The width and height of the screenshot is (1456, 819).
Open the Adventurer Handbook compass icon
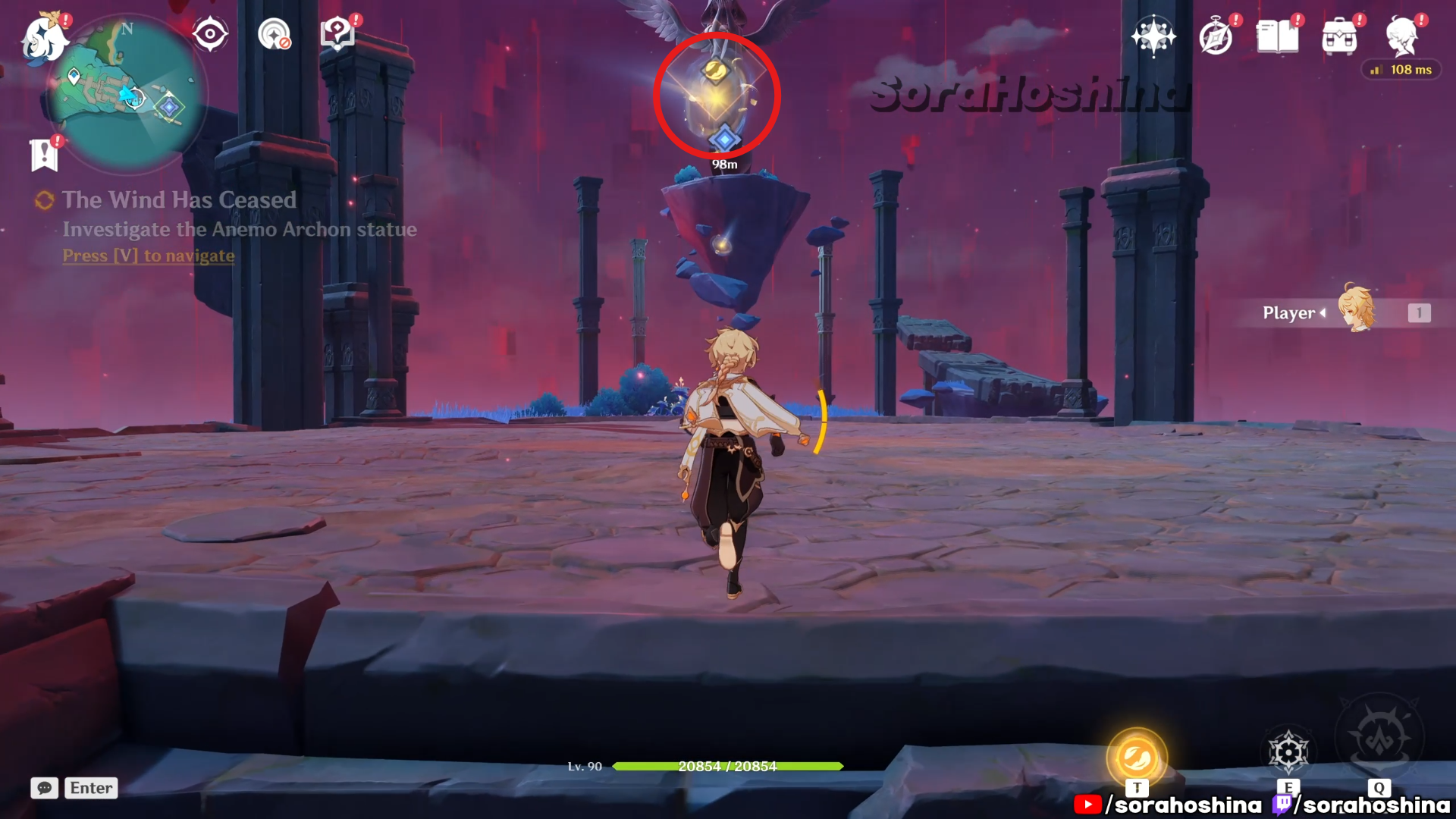[x=1216, y=36]
